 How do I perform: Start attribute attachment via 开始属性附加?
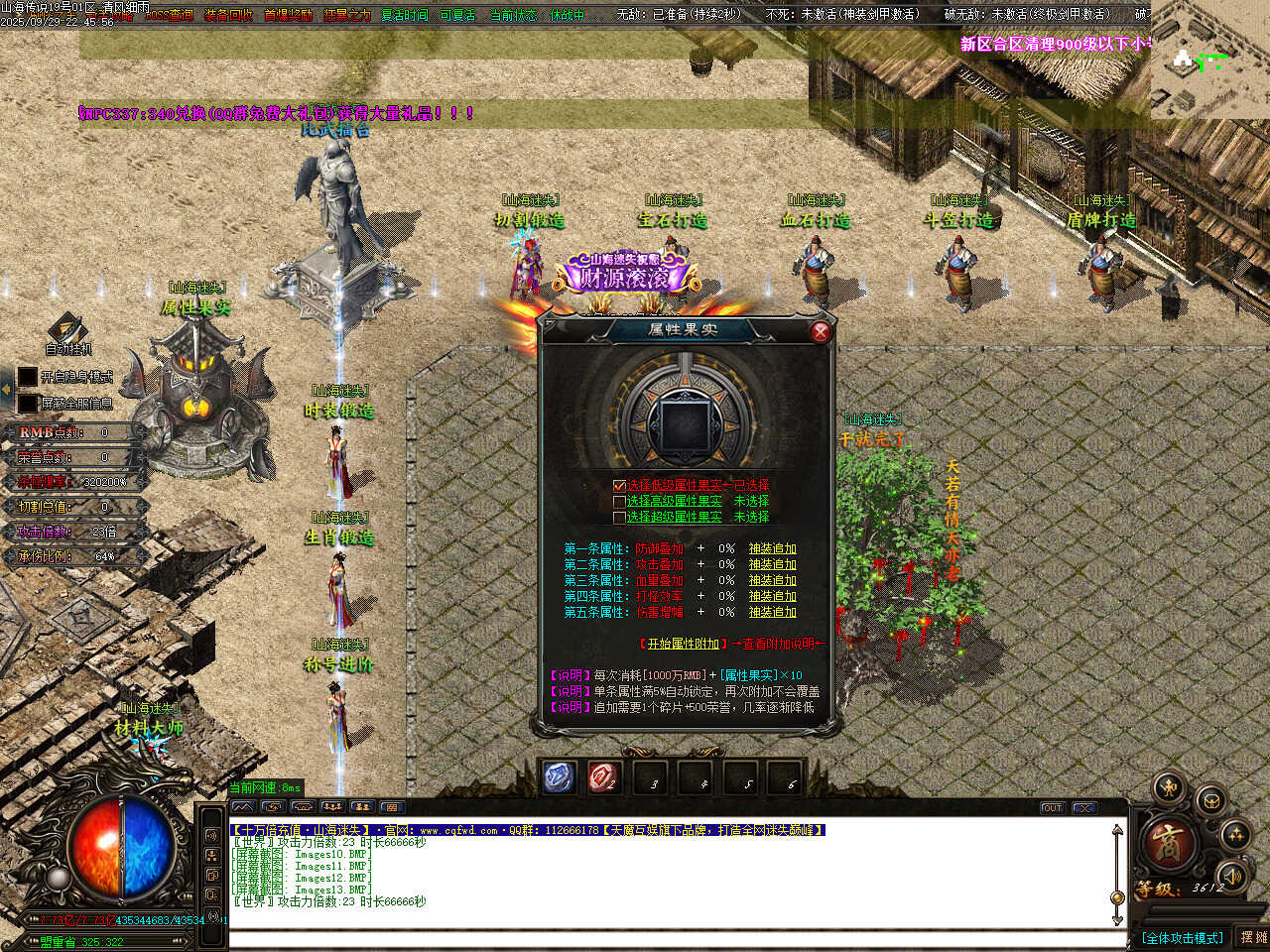[683, 644]
